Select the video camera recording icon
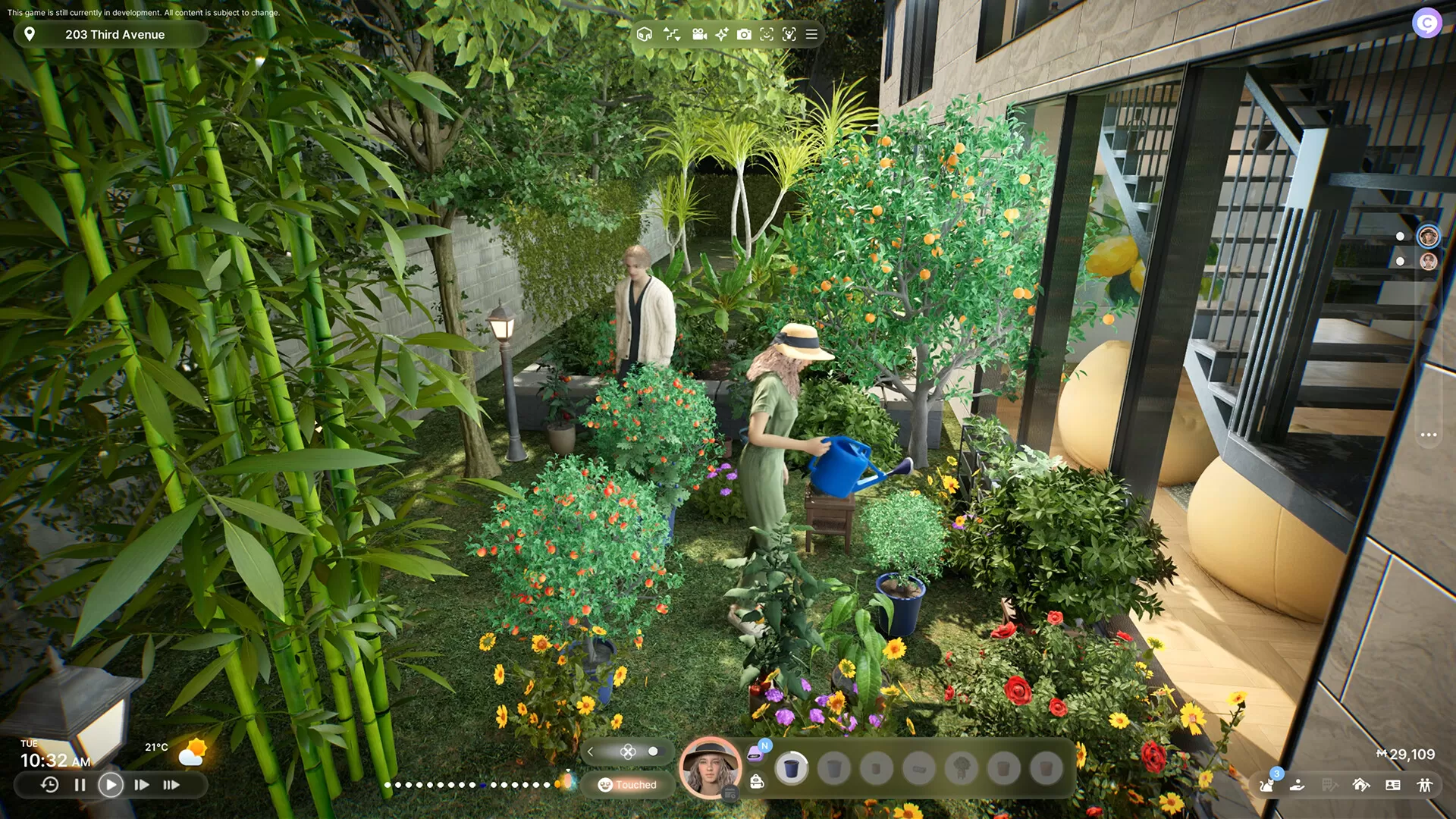1456x819 pixels. tap(699, 34)
